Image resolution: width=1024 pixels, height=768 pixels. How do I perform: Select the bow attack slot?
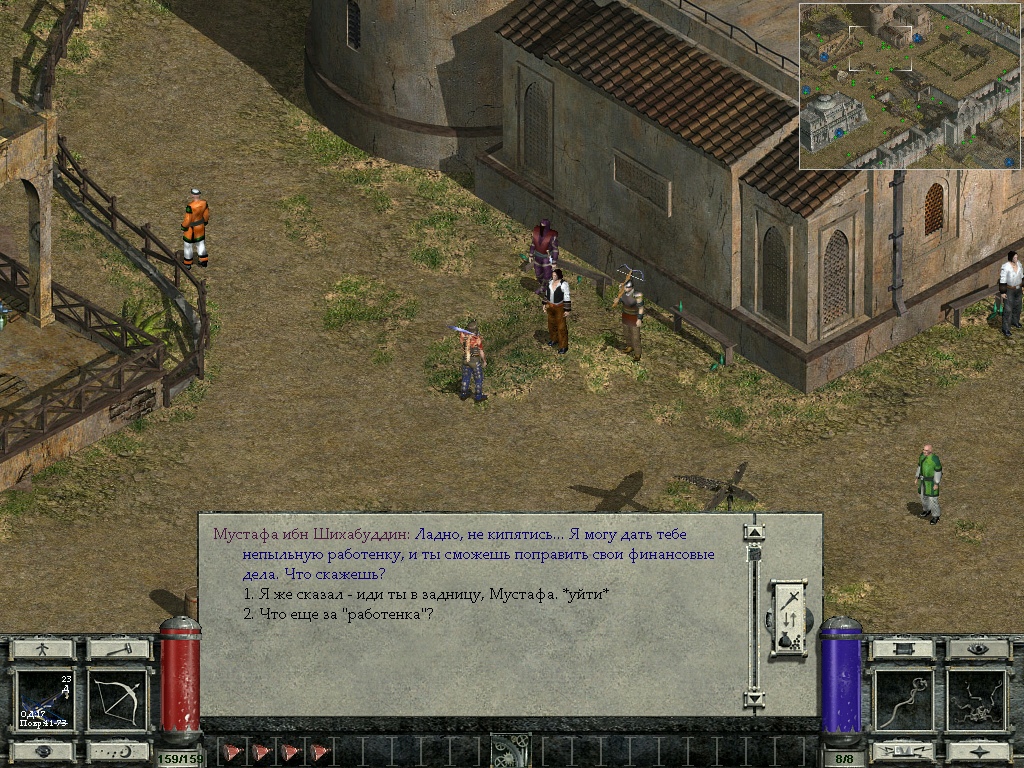click(x=118, y=700)
